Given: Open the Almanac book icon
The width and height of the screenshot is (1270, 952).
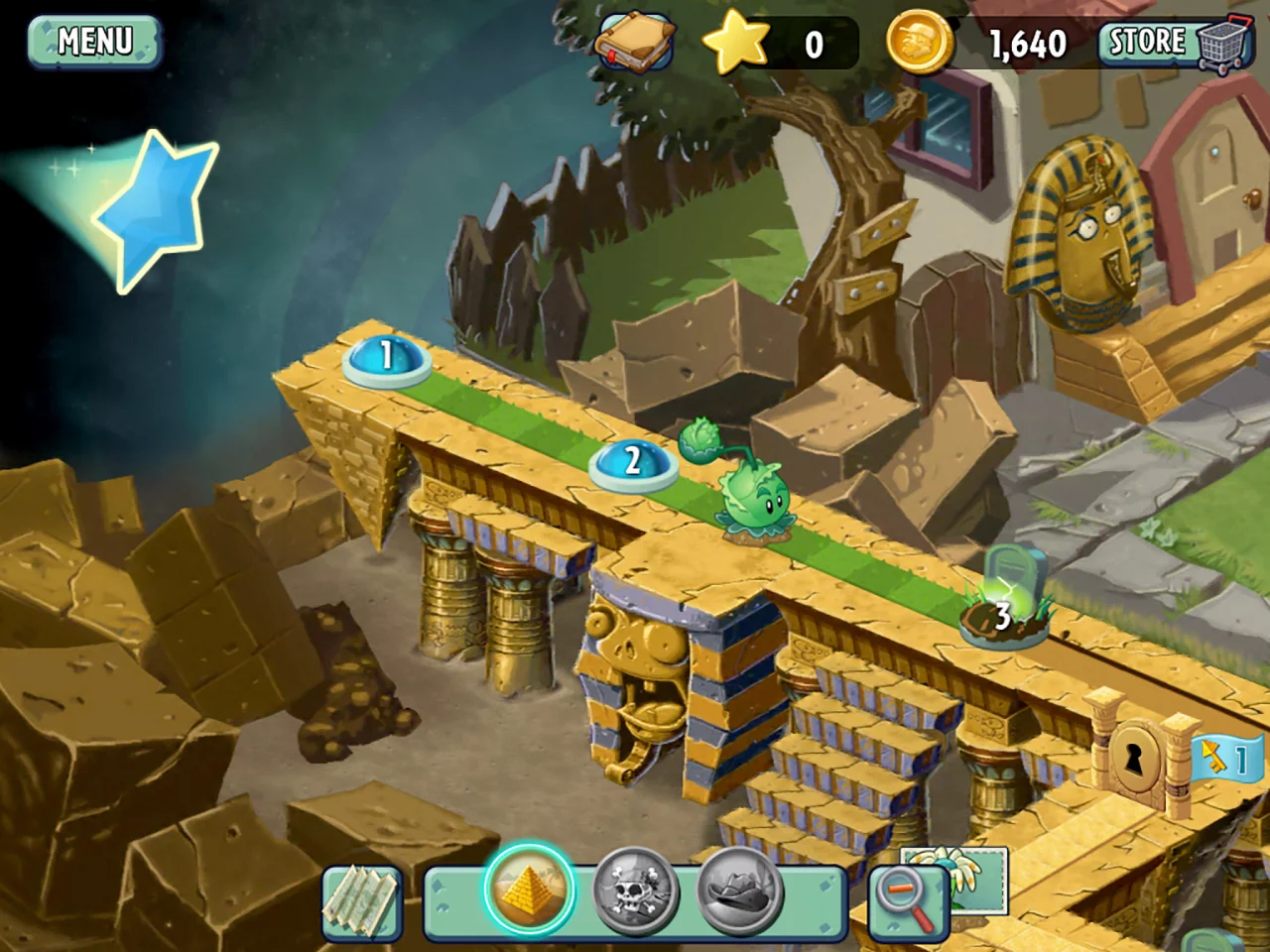Looking at the screenshot, I should tap(635, 42).
